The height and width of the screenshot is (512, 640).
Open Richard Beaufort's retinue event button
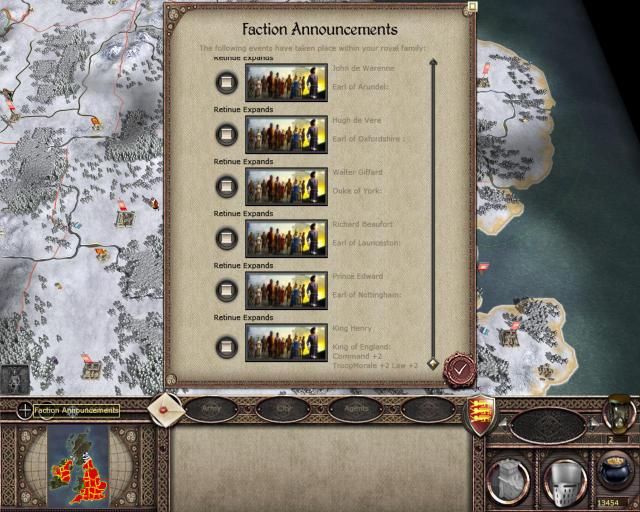point(227,238)
